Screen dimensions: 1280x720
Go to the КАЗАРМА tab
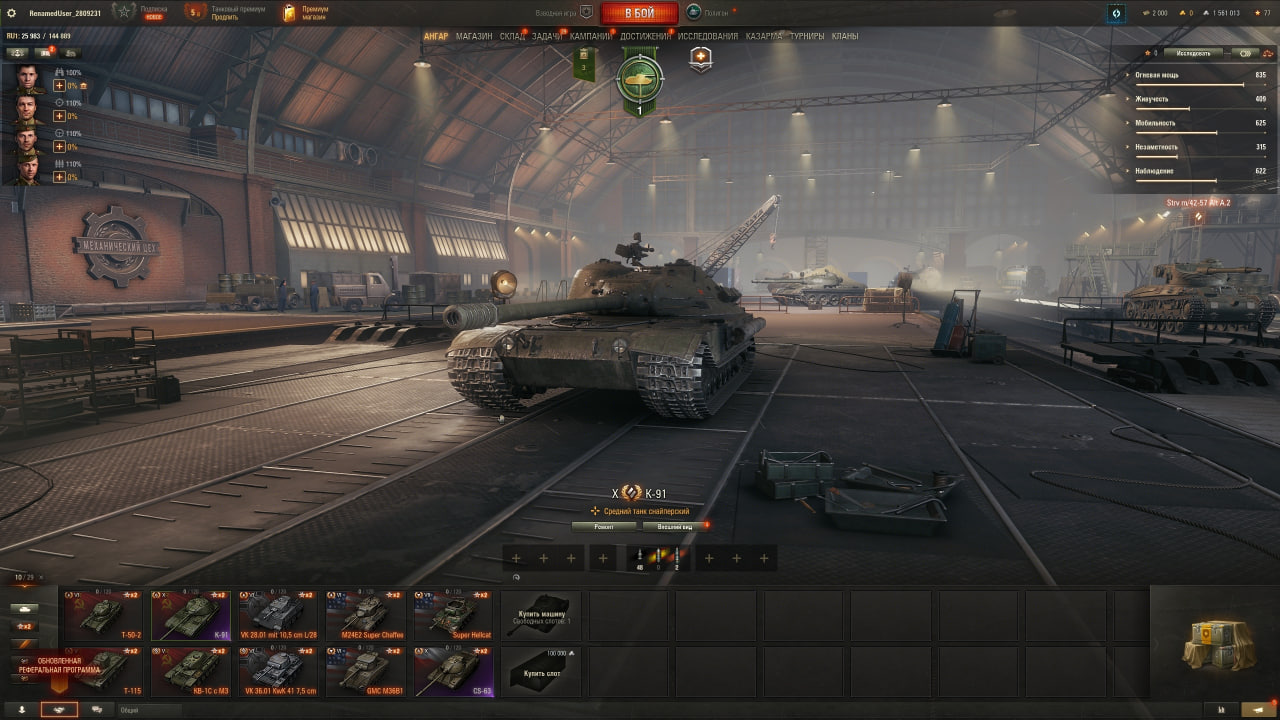763,36
